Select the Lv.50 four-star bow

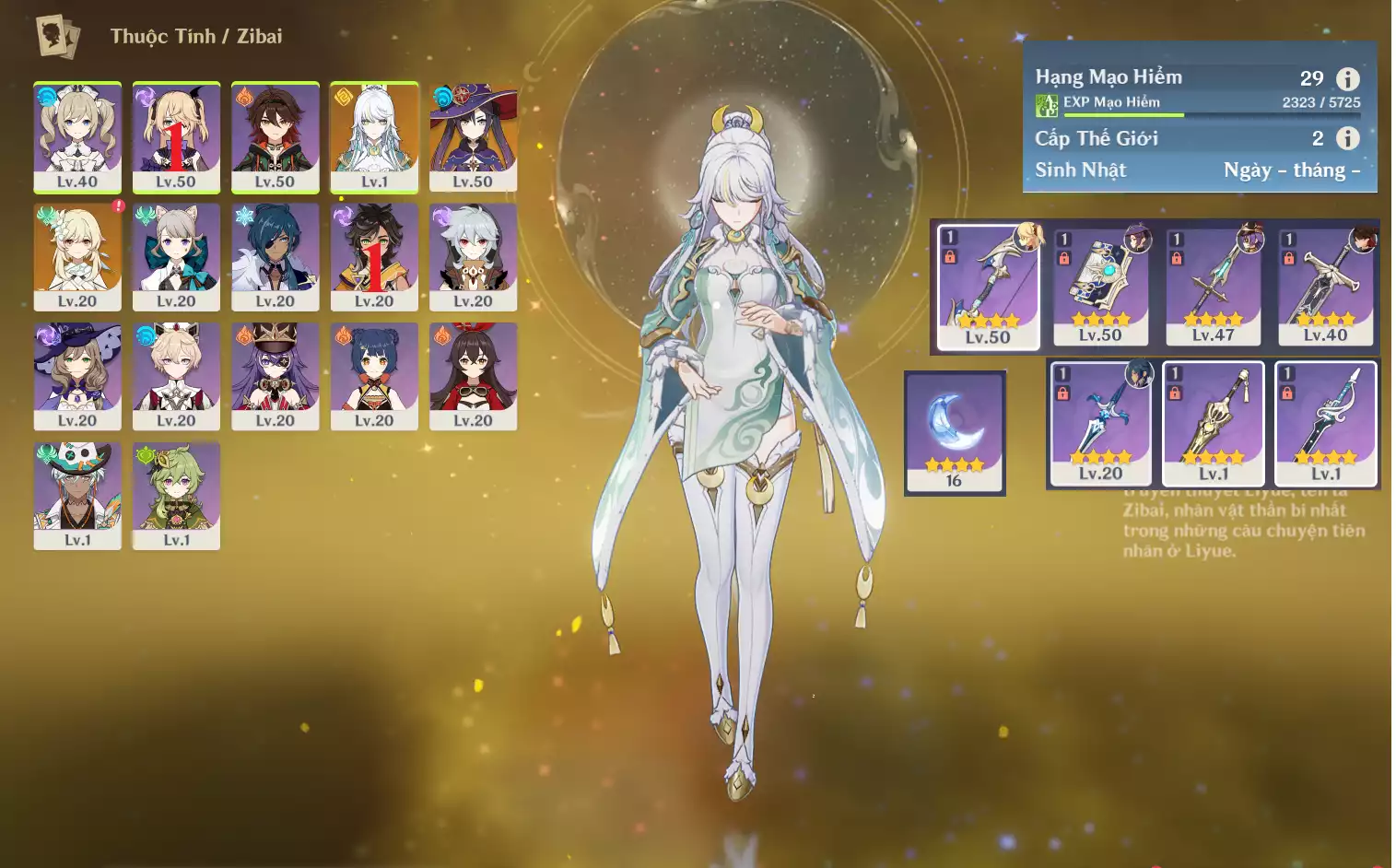tap(988, 287)
